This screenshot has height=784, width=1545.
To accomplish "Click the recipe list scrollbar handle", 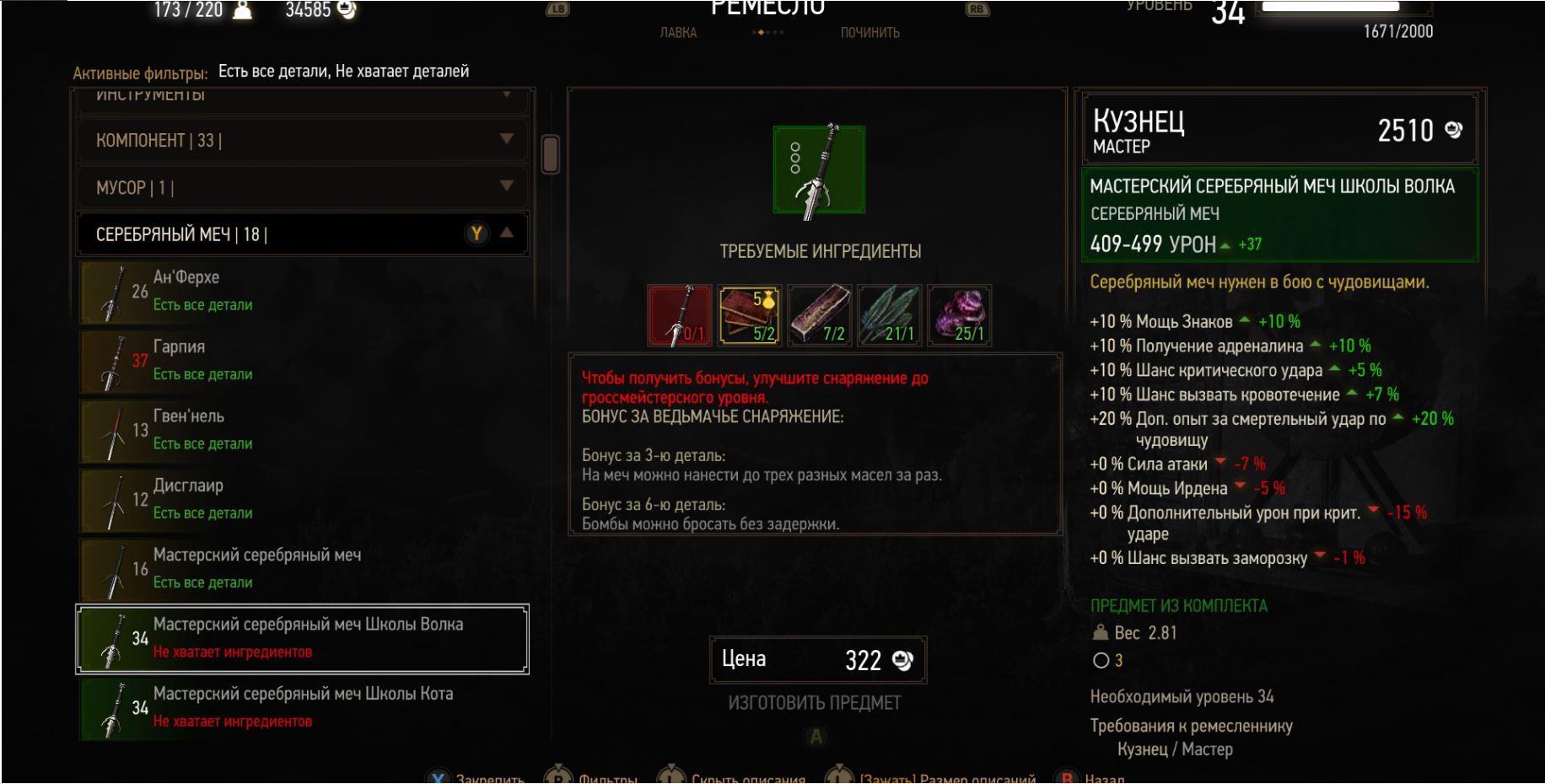I will coord(551,154).
